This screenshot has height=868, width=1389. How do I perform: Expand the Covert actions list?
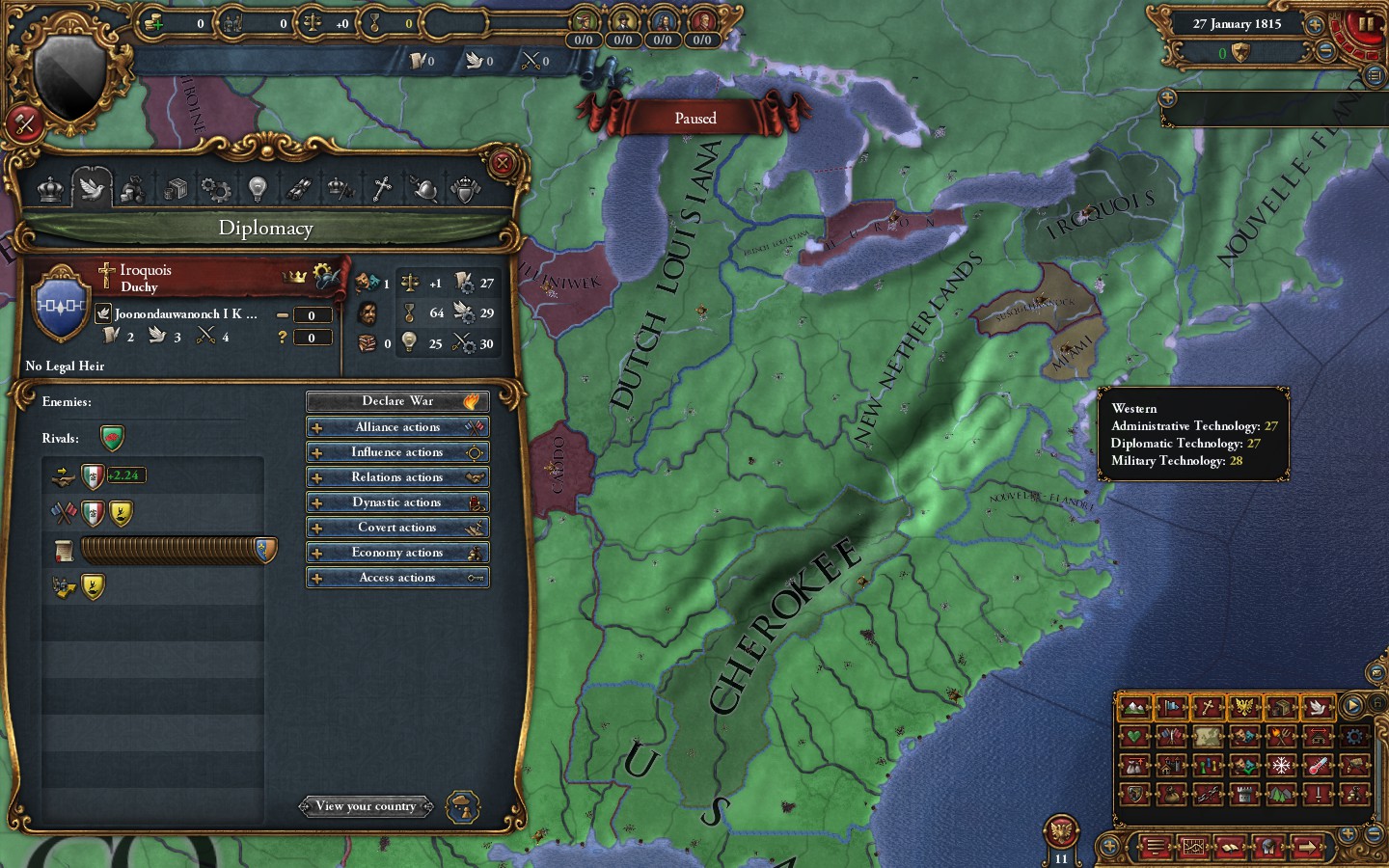coord(397,527)
